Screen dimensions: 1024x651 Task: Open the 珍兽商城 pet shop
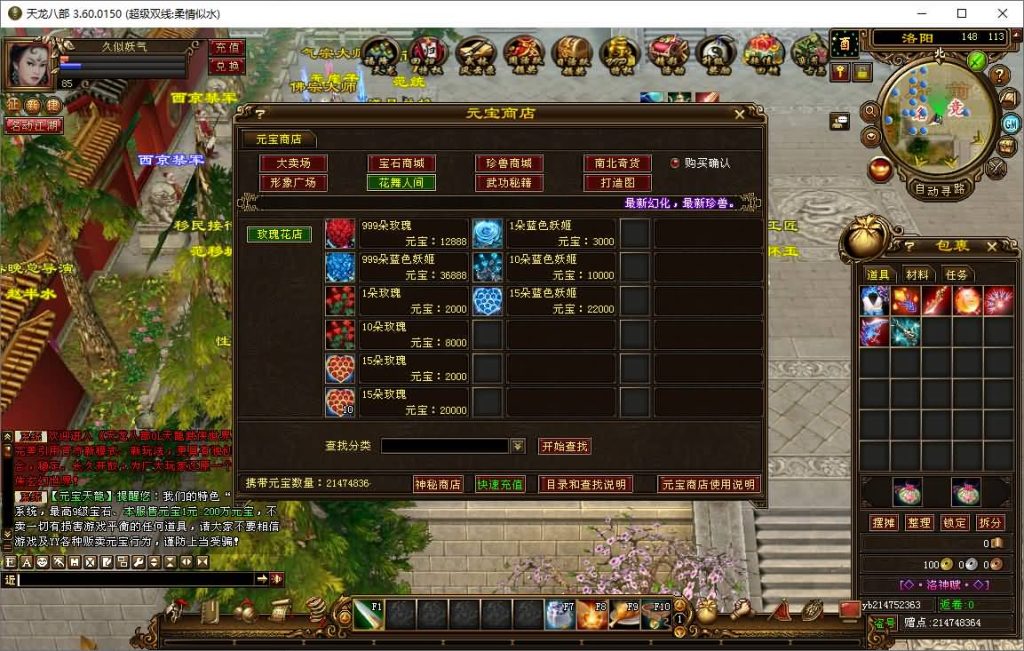509,163
